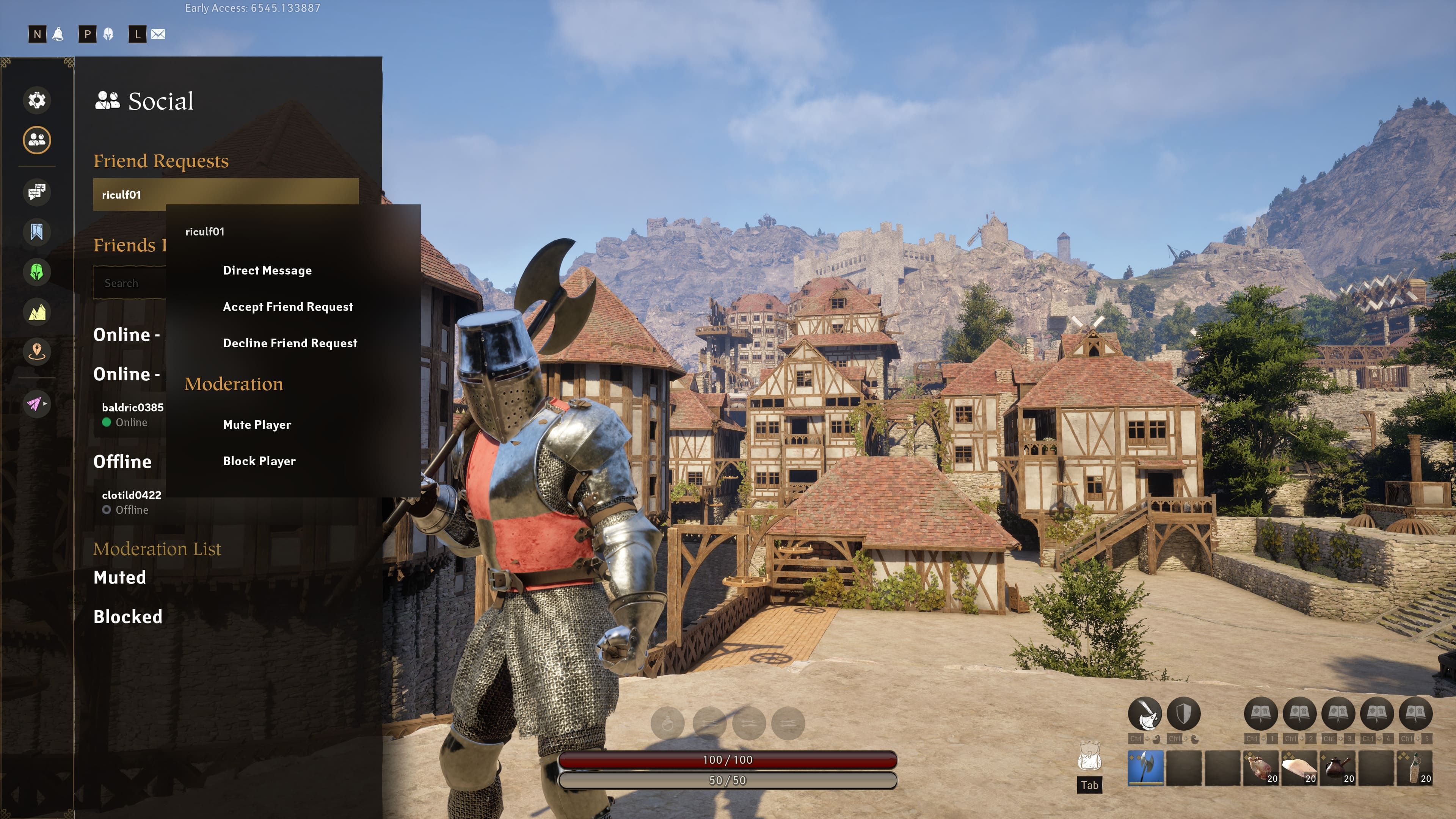The width and height of the screenshot is (1456, 819).
Task: Select the wicker bottle hotbar slot
Action: (x=1415, y=767)
